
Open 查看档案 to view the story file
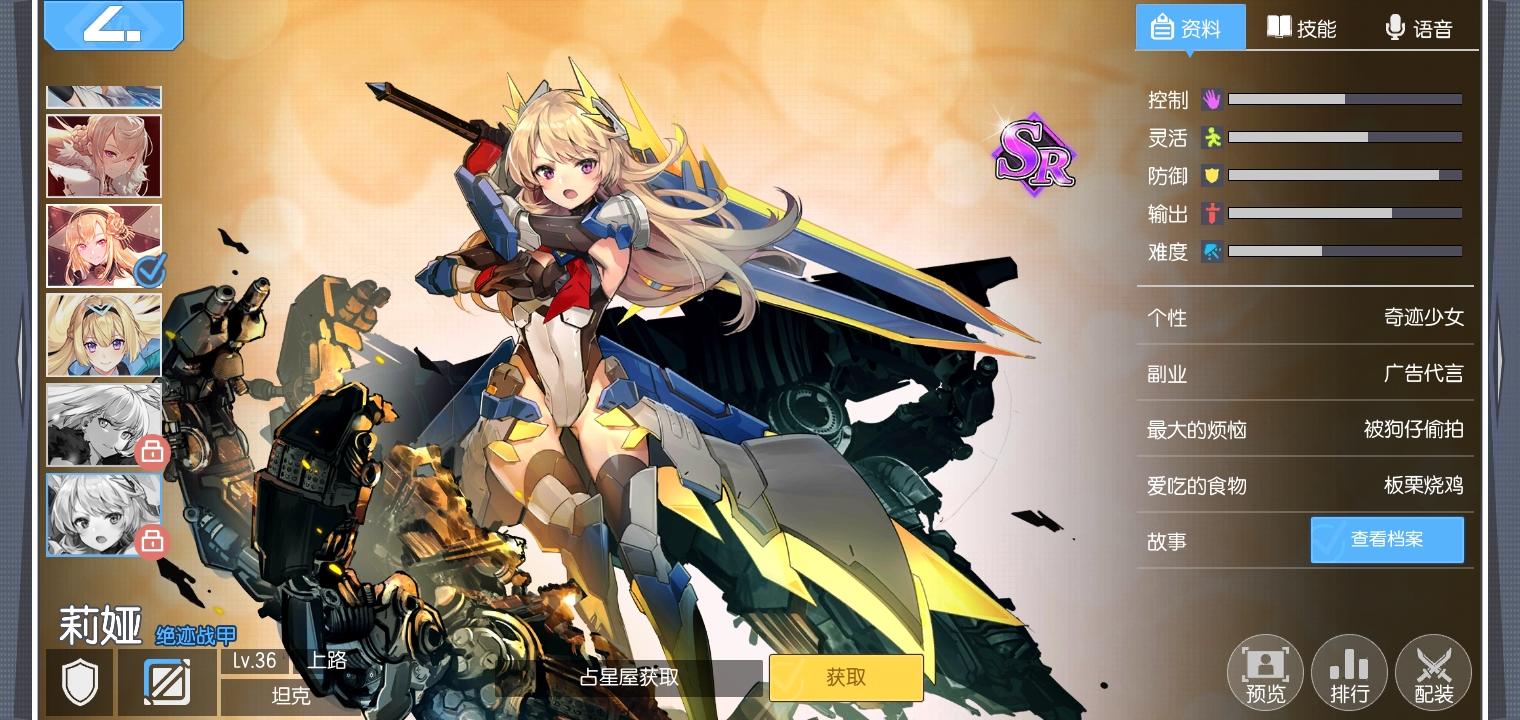click(x=1387, y=539)
